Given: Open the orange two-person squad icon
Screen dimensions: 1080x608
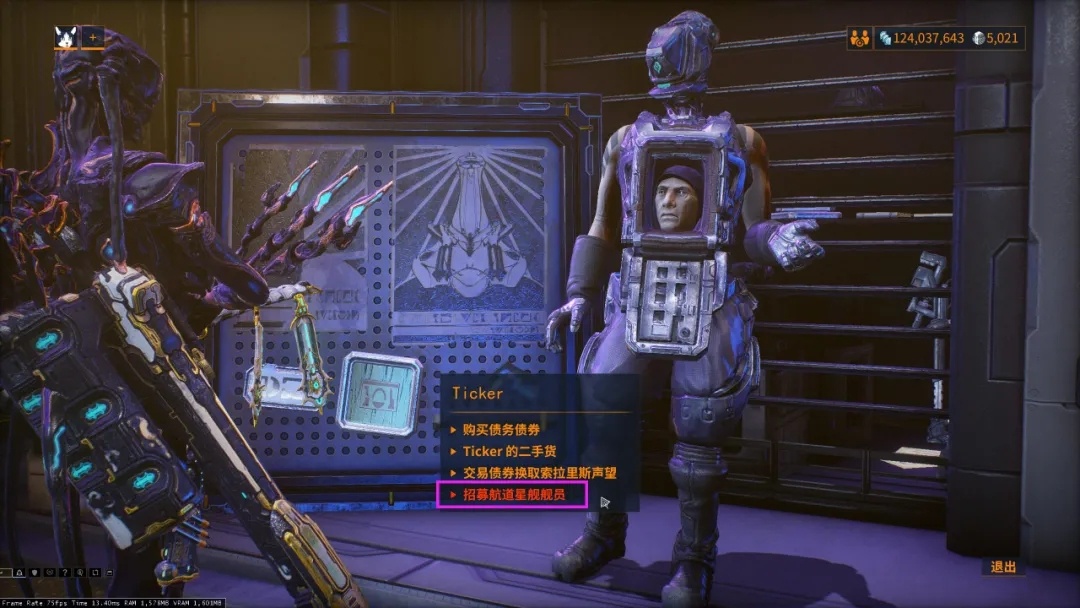Looking at the screenshot, I should 859,38.
